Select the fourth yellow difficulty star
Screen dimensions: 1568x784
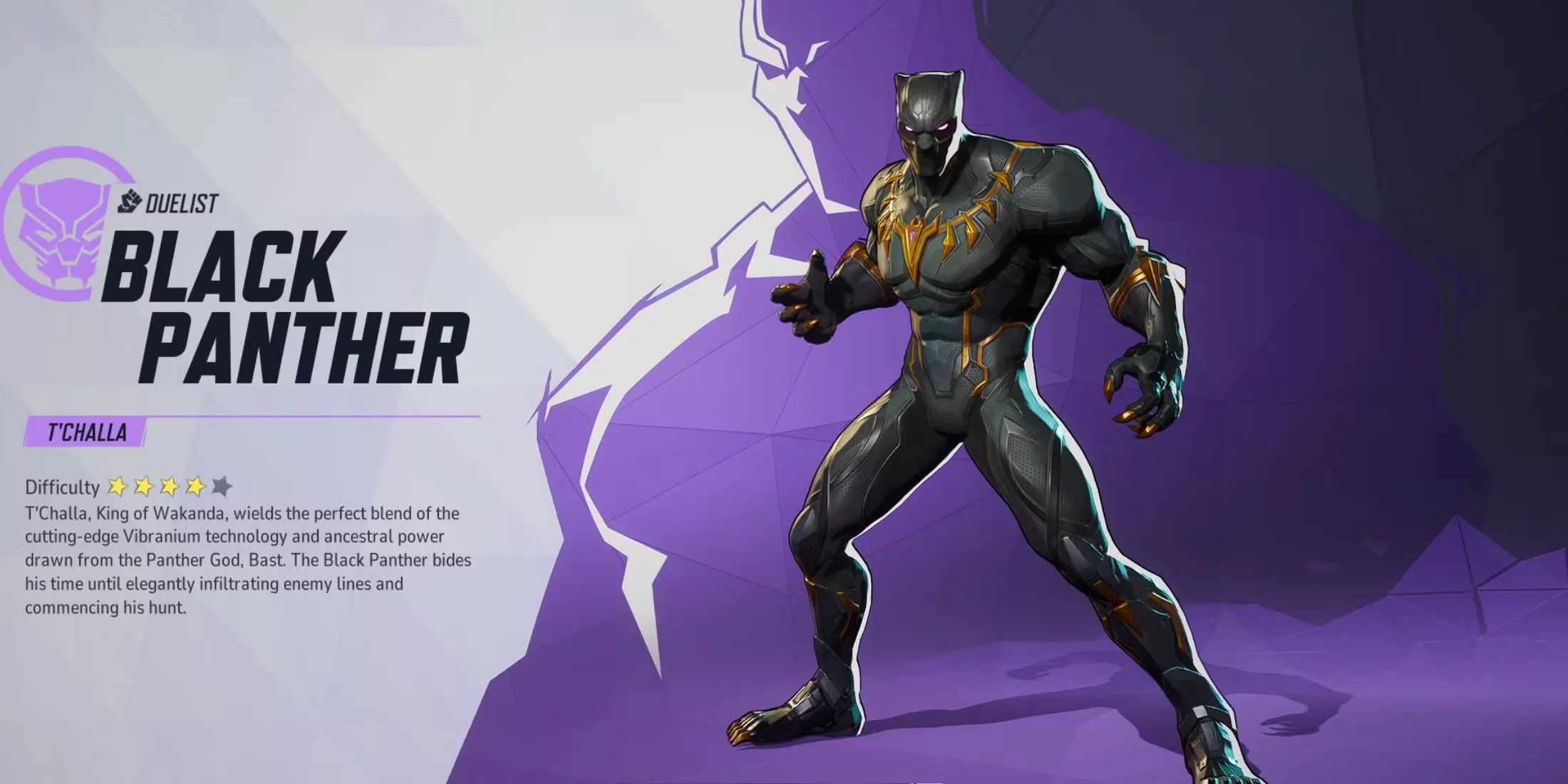point(194,488)
